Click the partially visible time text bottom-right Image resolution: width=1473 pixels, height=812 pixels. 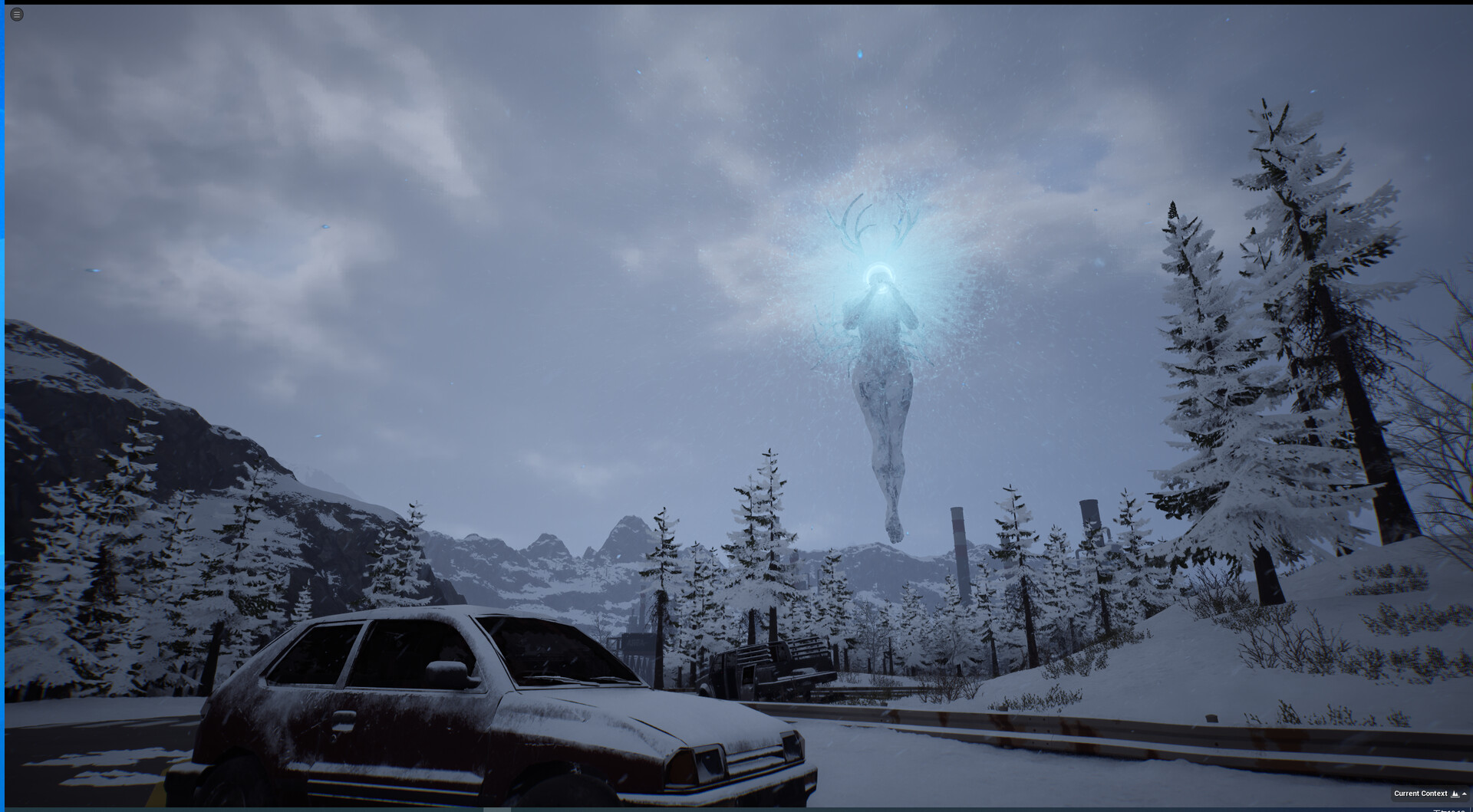1450,810
